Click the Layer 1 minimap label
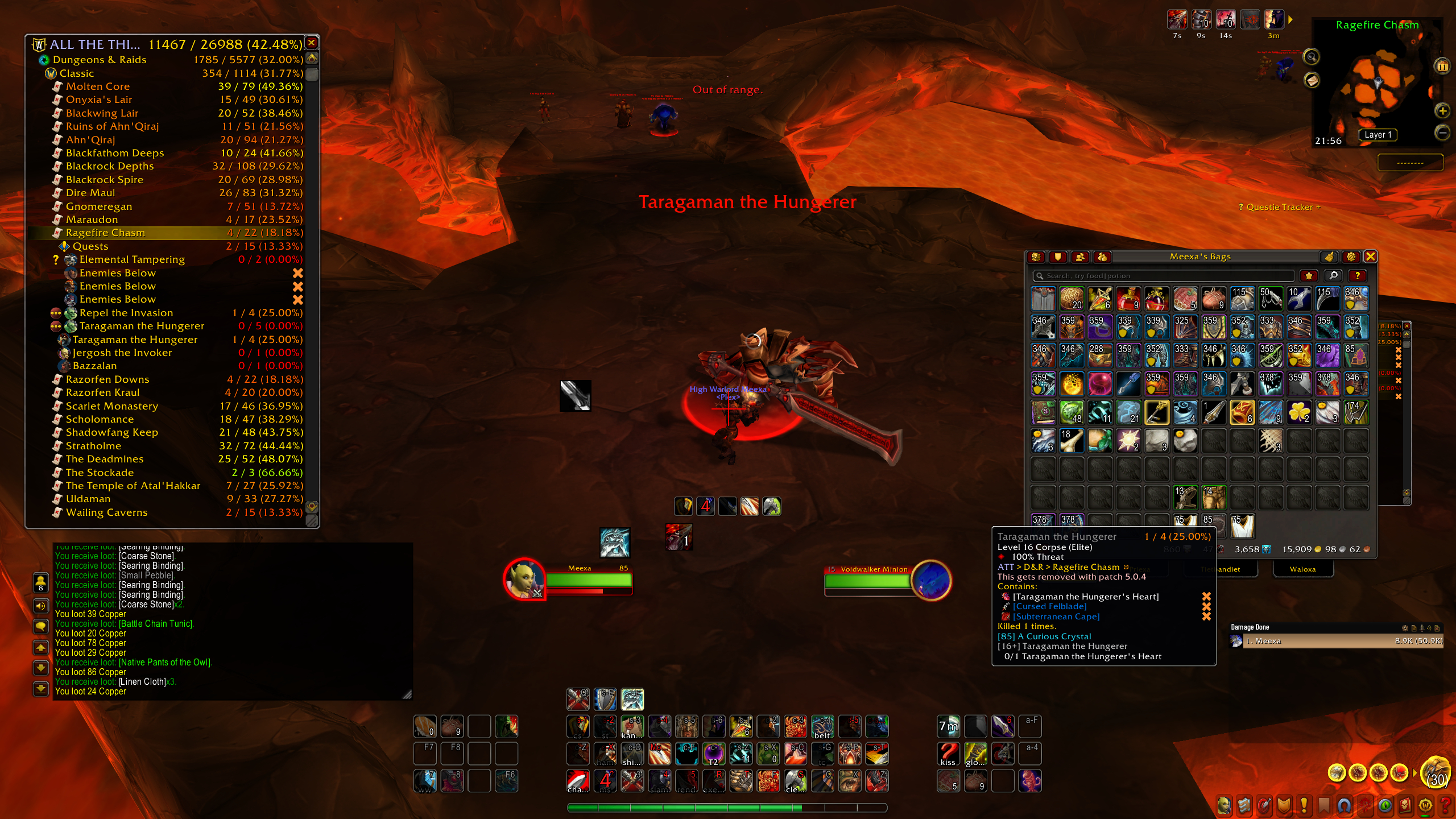Viewport: 1456px width, 819px height. point(1378,135)
